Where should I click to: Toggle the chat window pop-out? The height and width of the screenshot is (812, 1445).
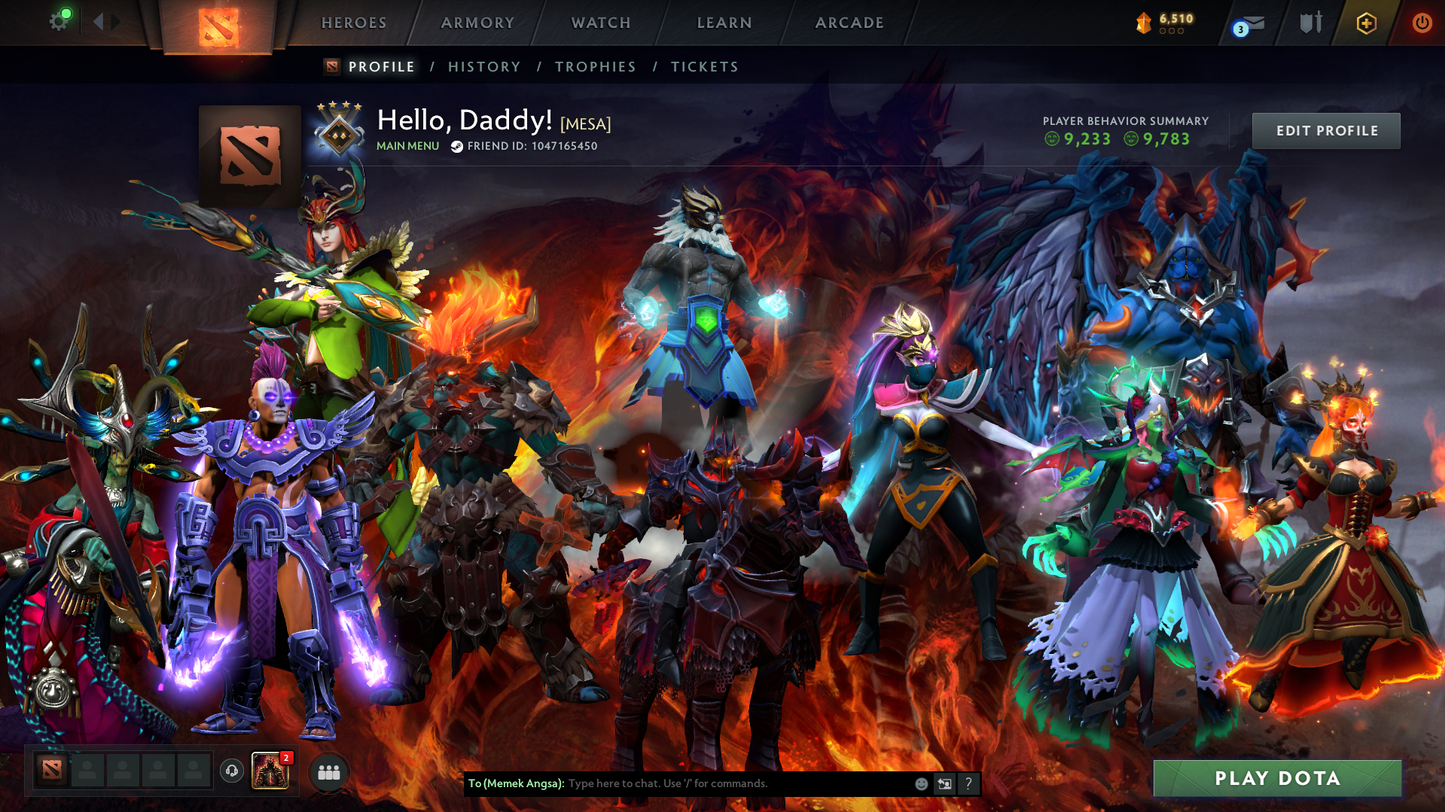[x=942, y=785]
